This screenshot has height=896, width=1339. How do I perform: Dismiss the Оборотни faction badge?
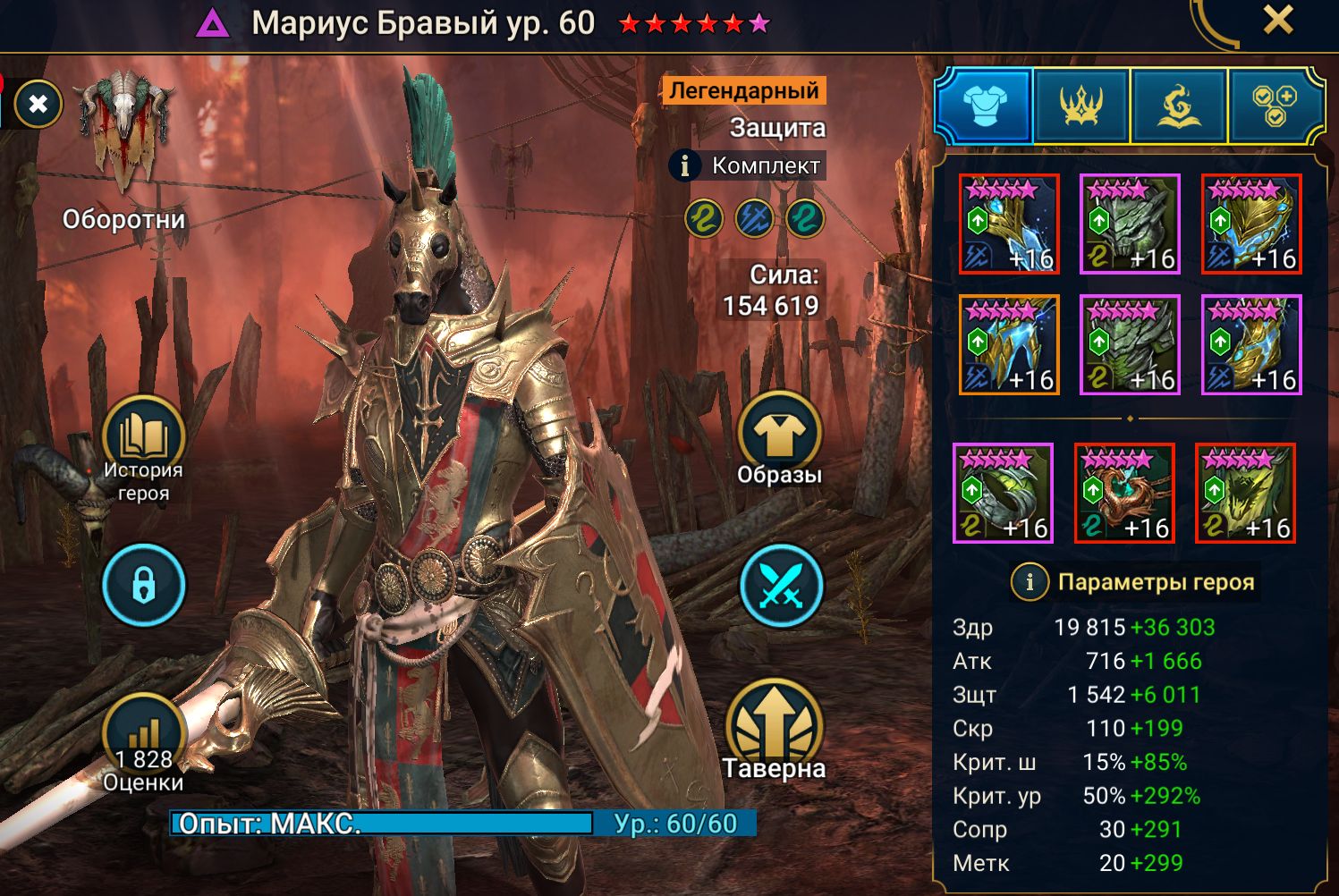tap(38, 105)
